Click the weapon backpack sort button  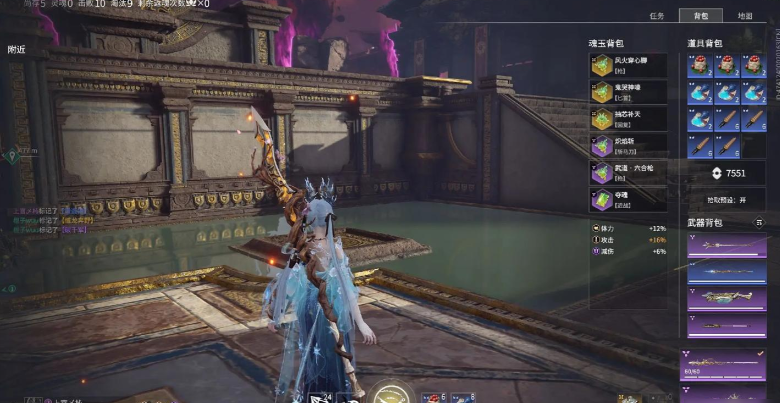coord(759,222)
